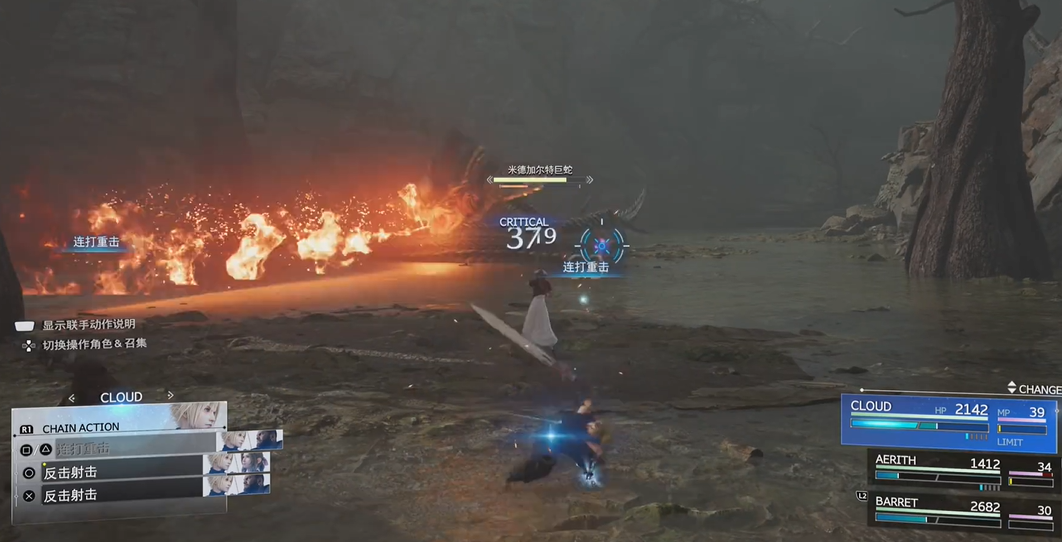The image size is (1062, 542).
Task: Select the greyed-out 连打重击 chain action
Action: click(120, 449)
